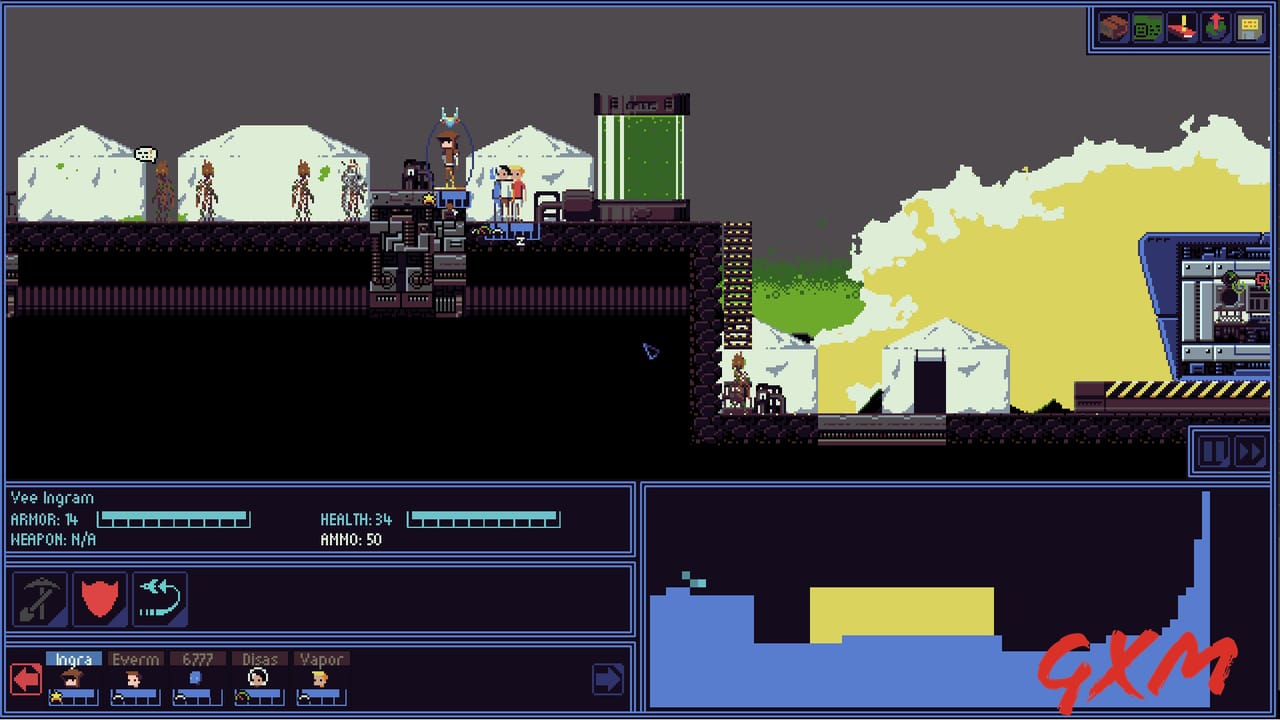This screenshot has height=720, width=1280.
Task: Open the 6777 crew member tab
Action: click(x=198, y=659)
